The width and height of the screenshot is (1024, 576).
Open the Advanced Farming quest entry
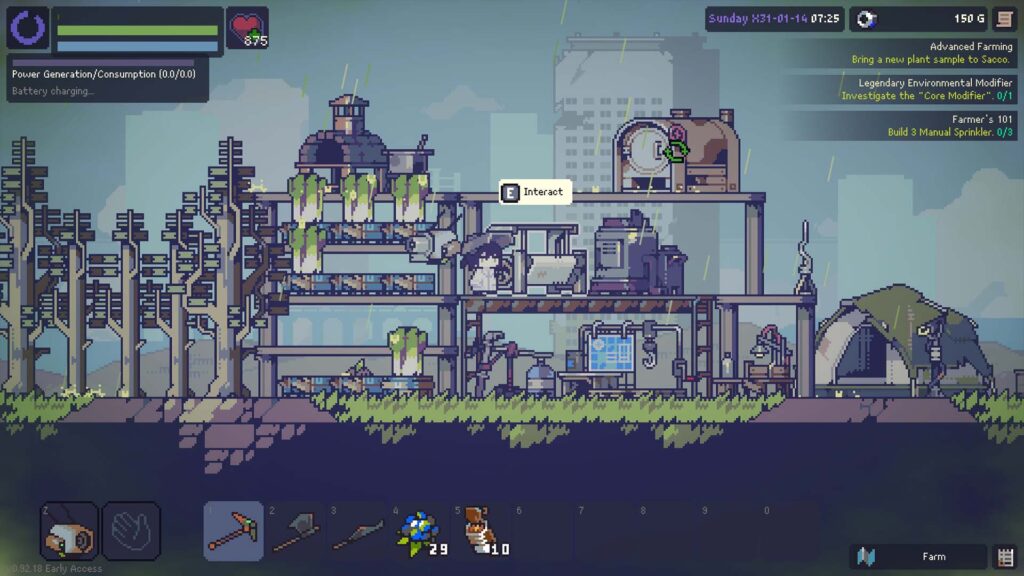click(x=918, y=53)
